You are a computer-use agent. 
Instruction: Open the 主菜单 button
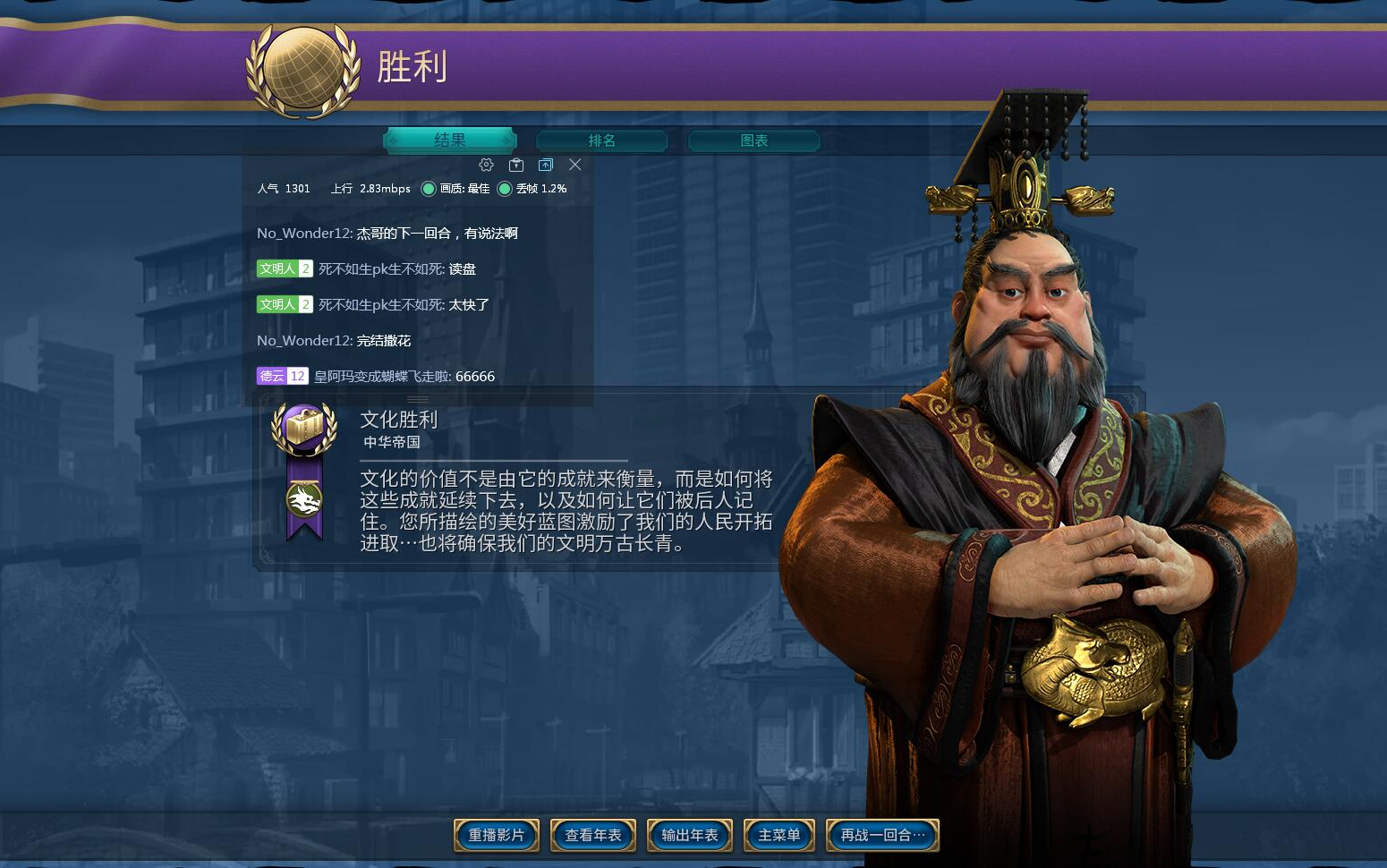778,835
